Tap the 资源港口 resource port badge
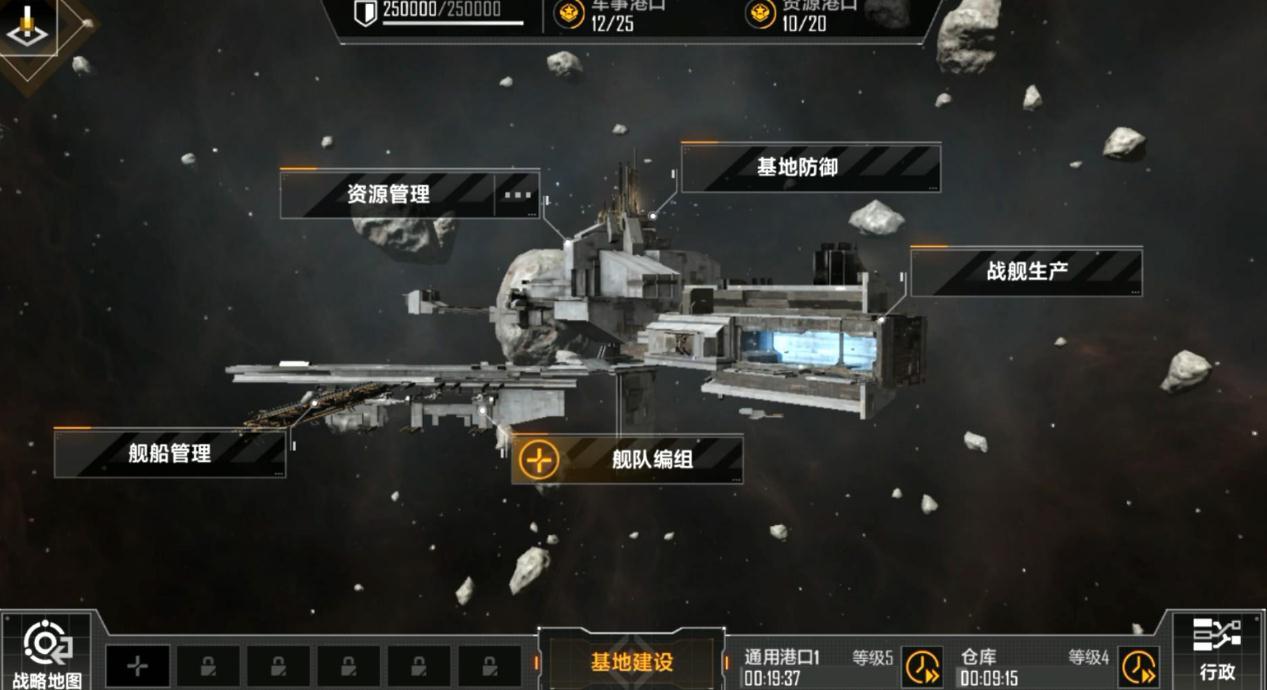Screen dimensions: 1267x690 pos(760,14)
